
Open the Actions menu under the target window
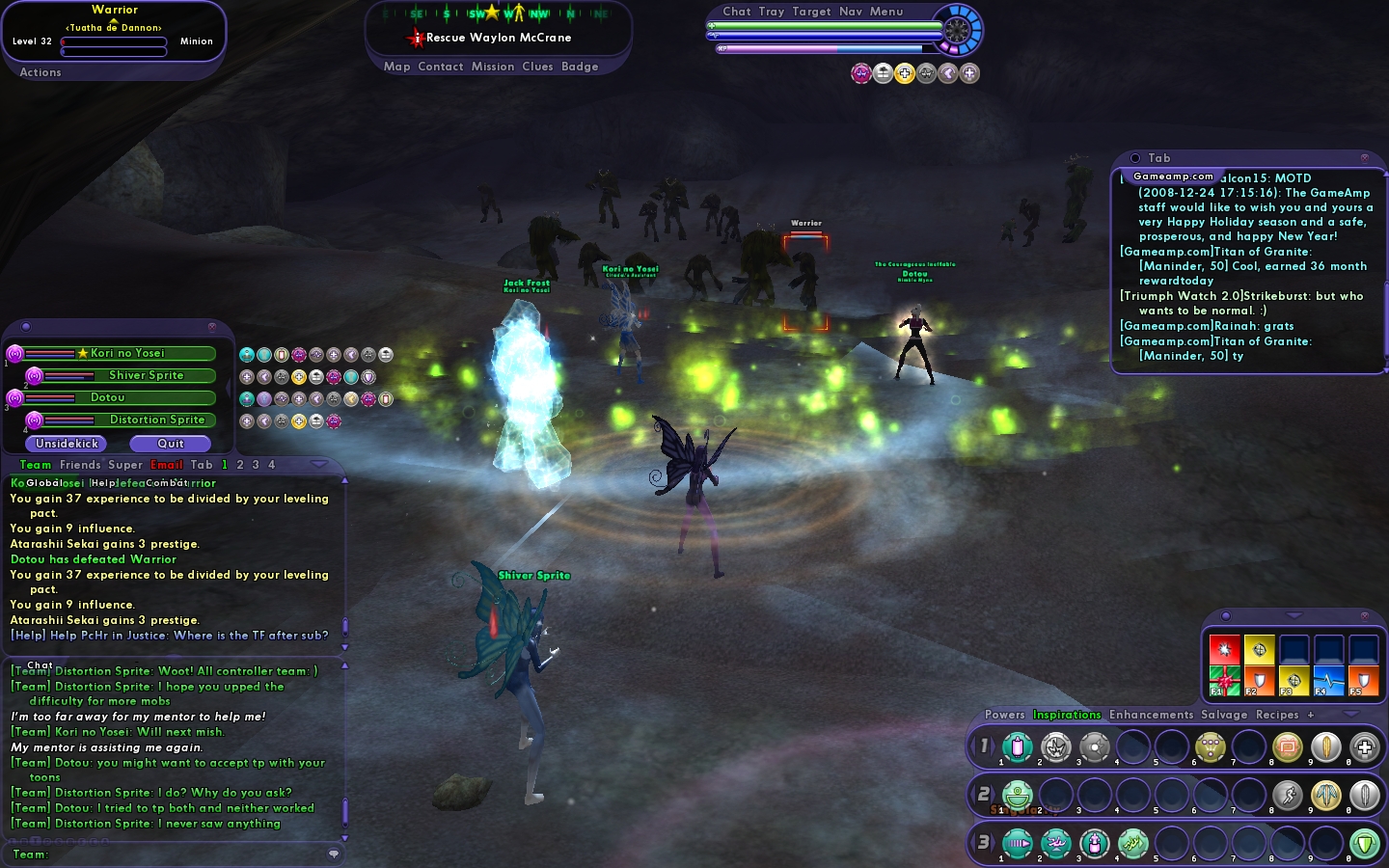[x=41, y=72]
